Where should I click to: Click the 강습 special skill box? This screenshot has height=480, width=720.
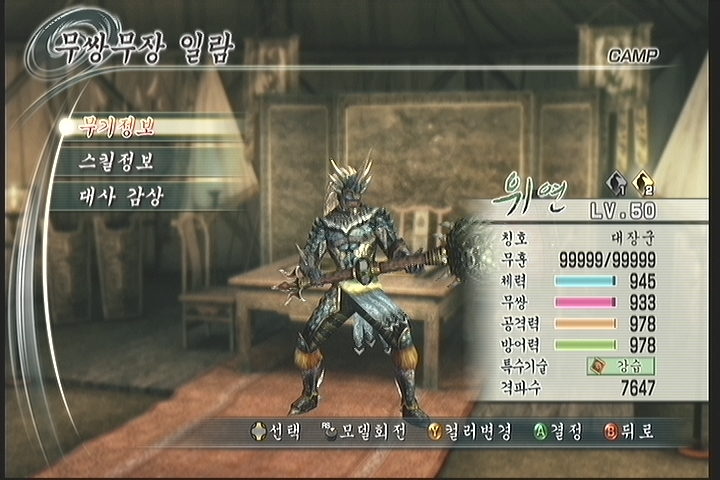coord(620,366)
